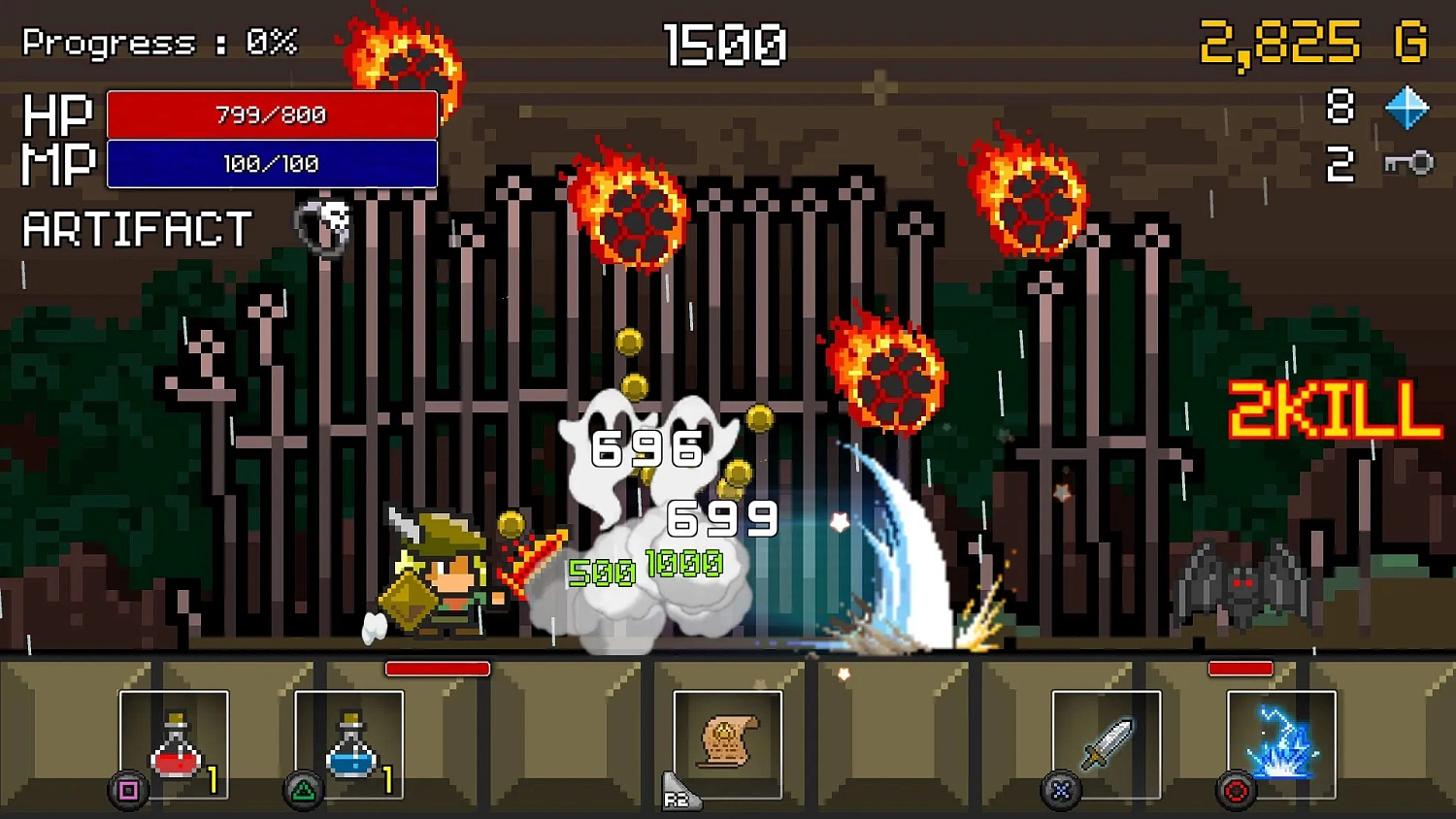Click the 2,825 G gold counter
Viewport: 1456px width, 819px height.
1307,43
